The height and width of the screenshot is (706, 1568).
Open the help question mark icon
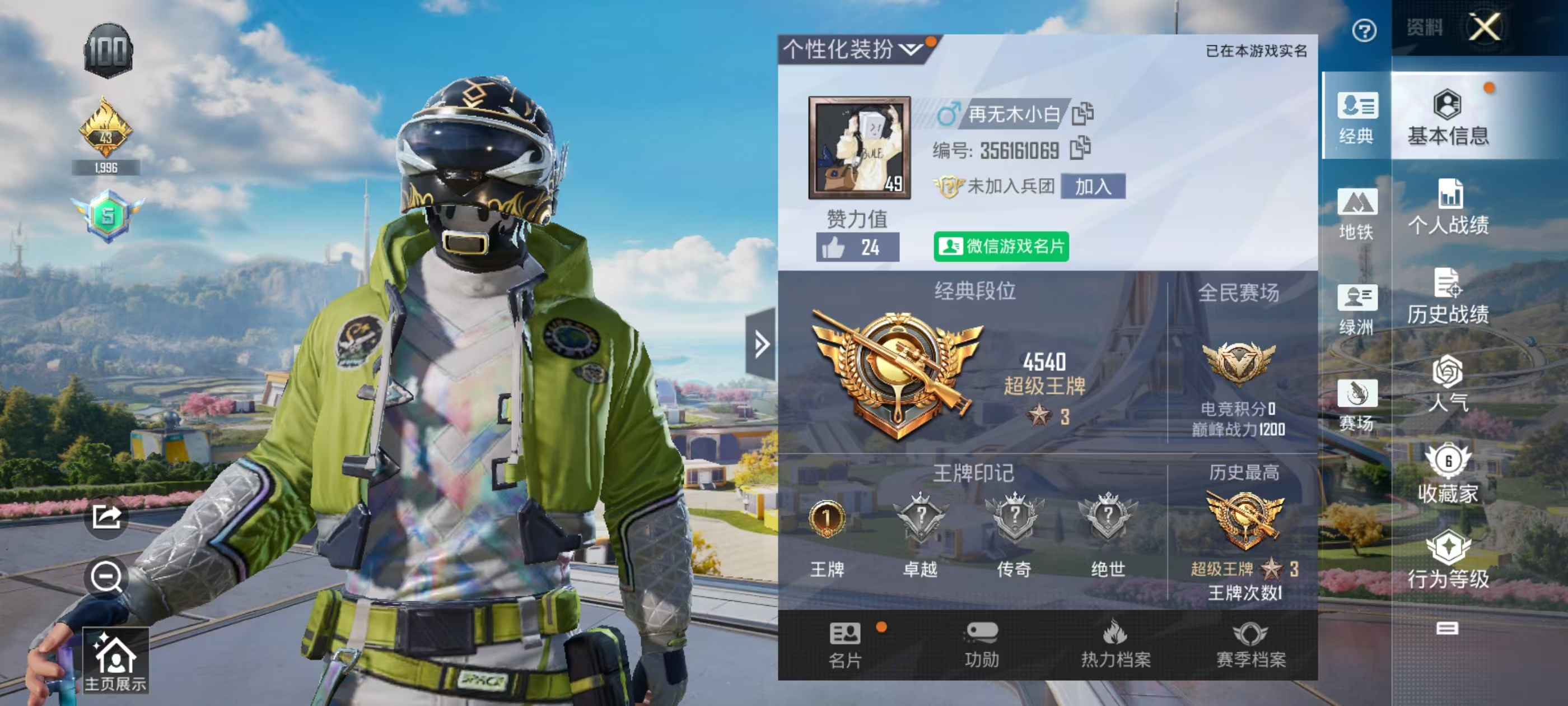(1364, 29)
